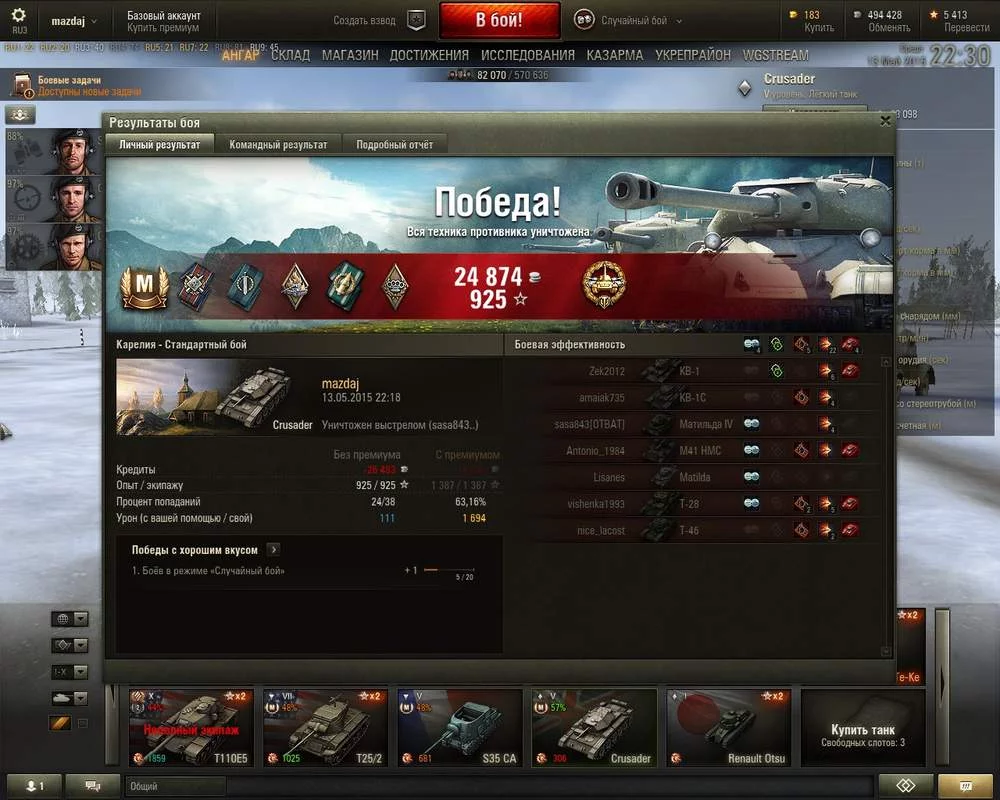Switch to Командный результат tab

pos(278,145)
